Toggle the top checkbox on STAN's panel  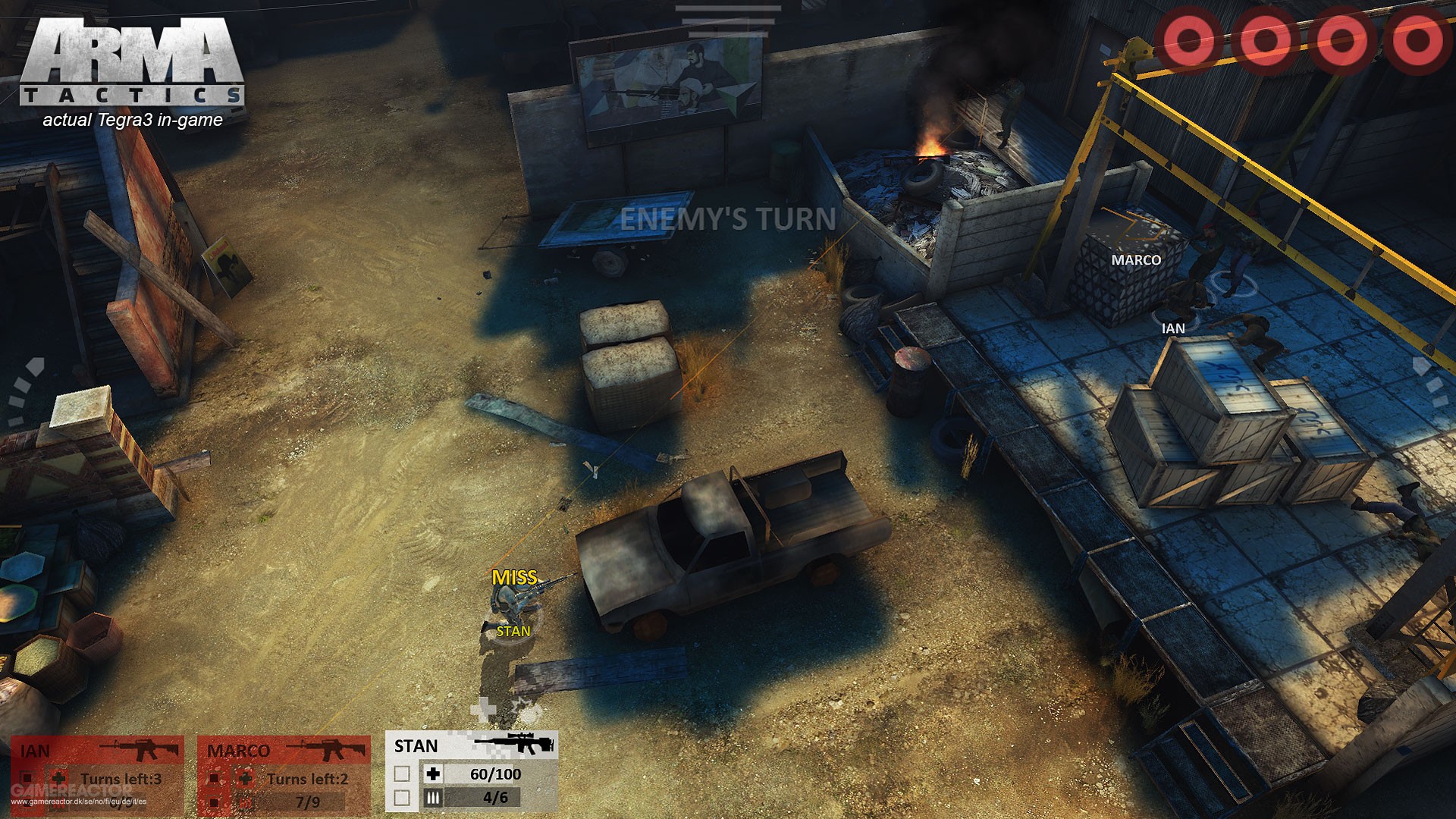(x=402, y=773)
